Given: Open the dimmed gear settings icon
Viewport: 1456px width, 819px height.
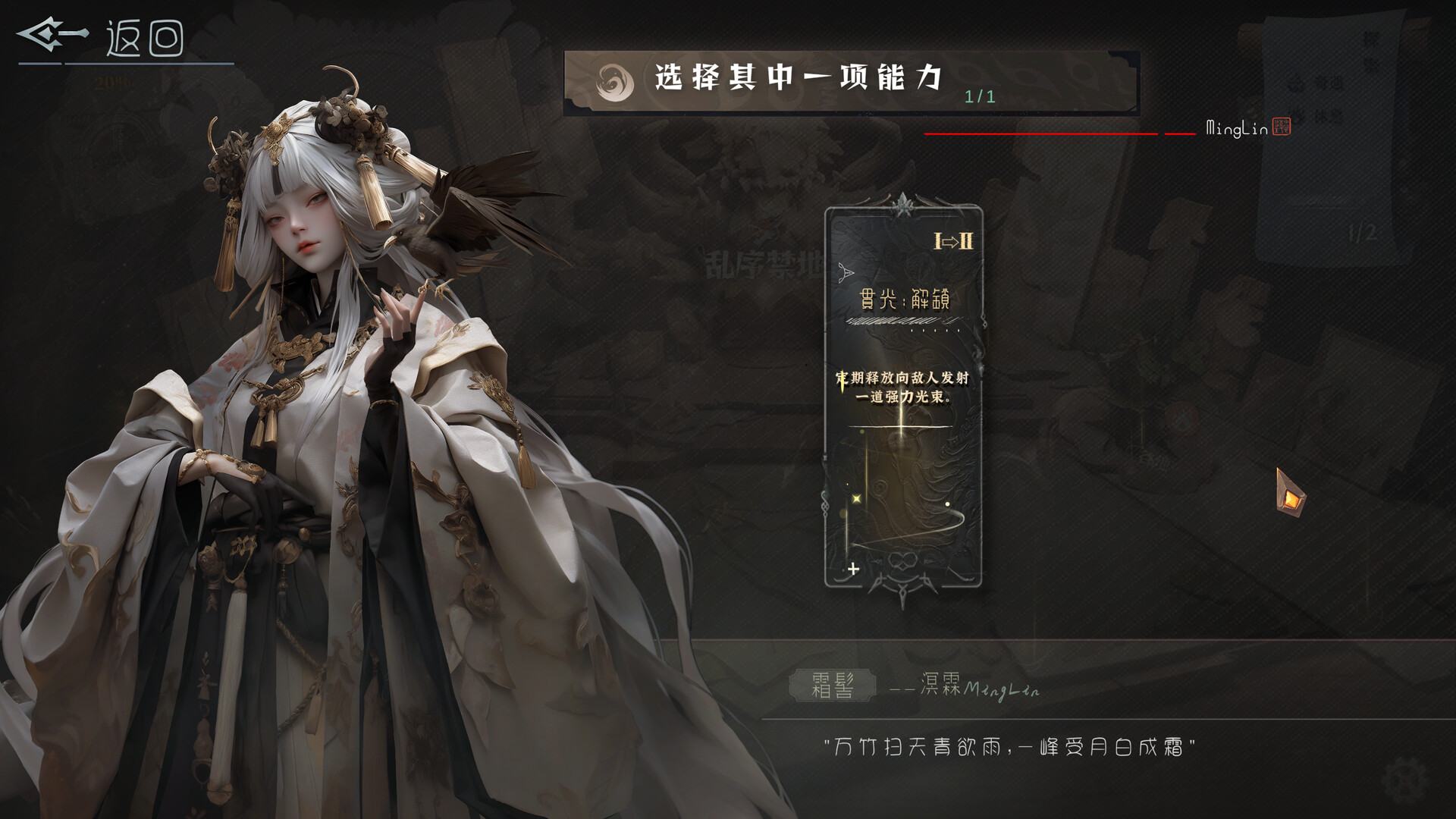Looking at the screenshot, I should click(1404, 779).
